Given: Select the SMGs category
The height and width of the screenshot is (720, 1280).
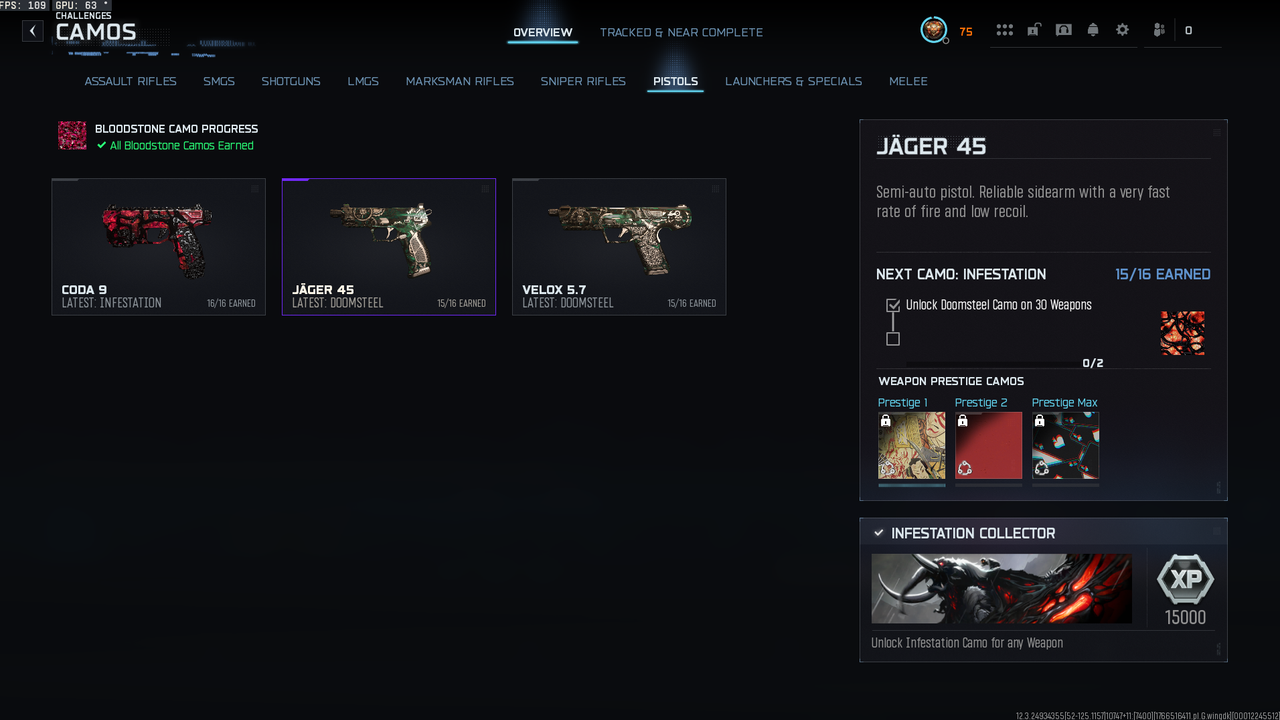Looking at the screenshot, I should [x=219, y=81].
